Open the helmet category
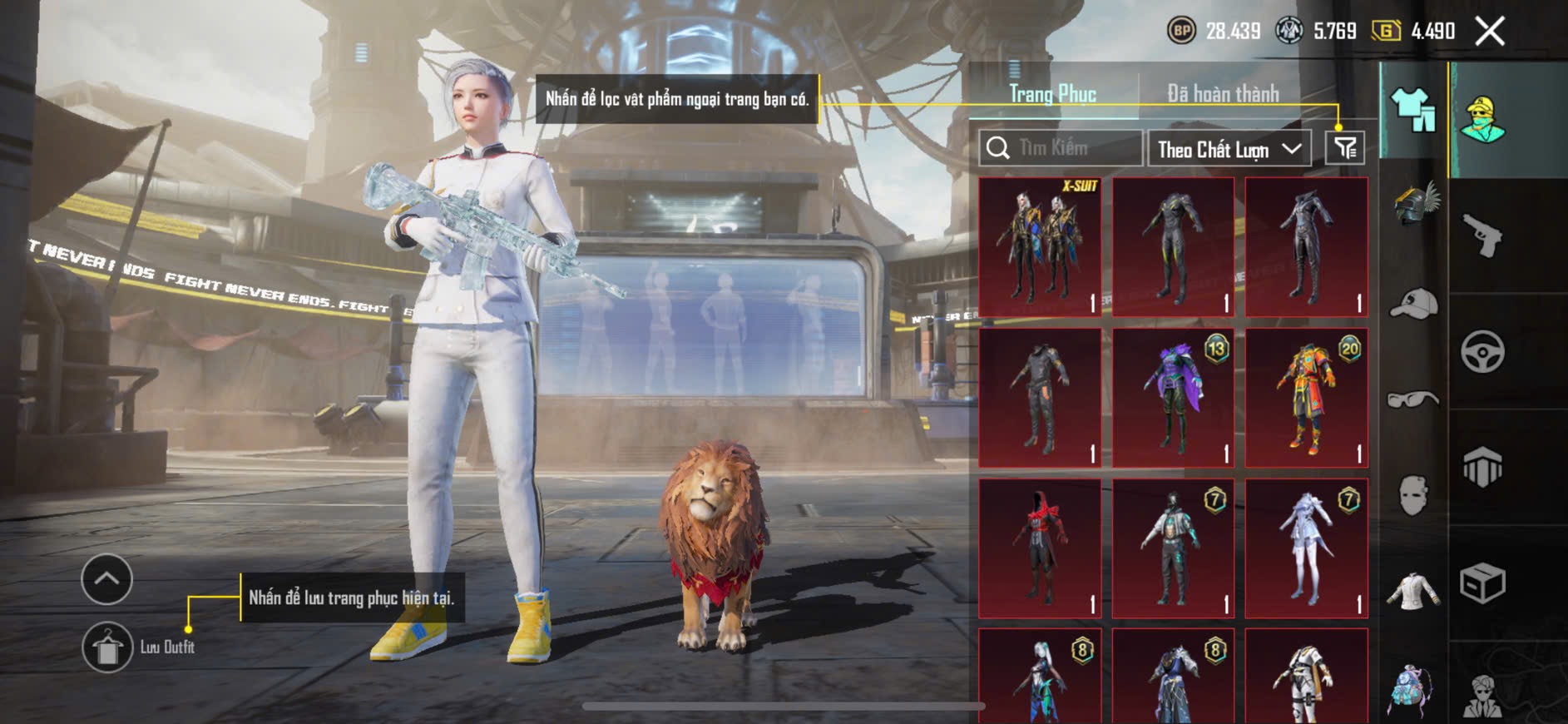The height and width of the screenshot is (724, 1568). click(x=1414, y=204)
